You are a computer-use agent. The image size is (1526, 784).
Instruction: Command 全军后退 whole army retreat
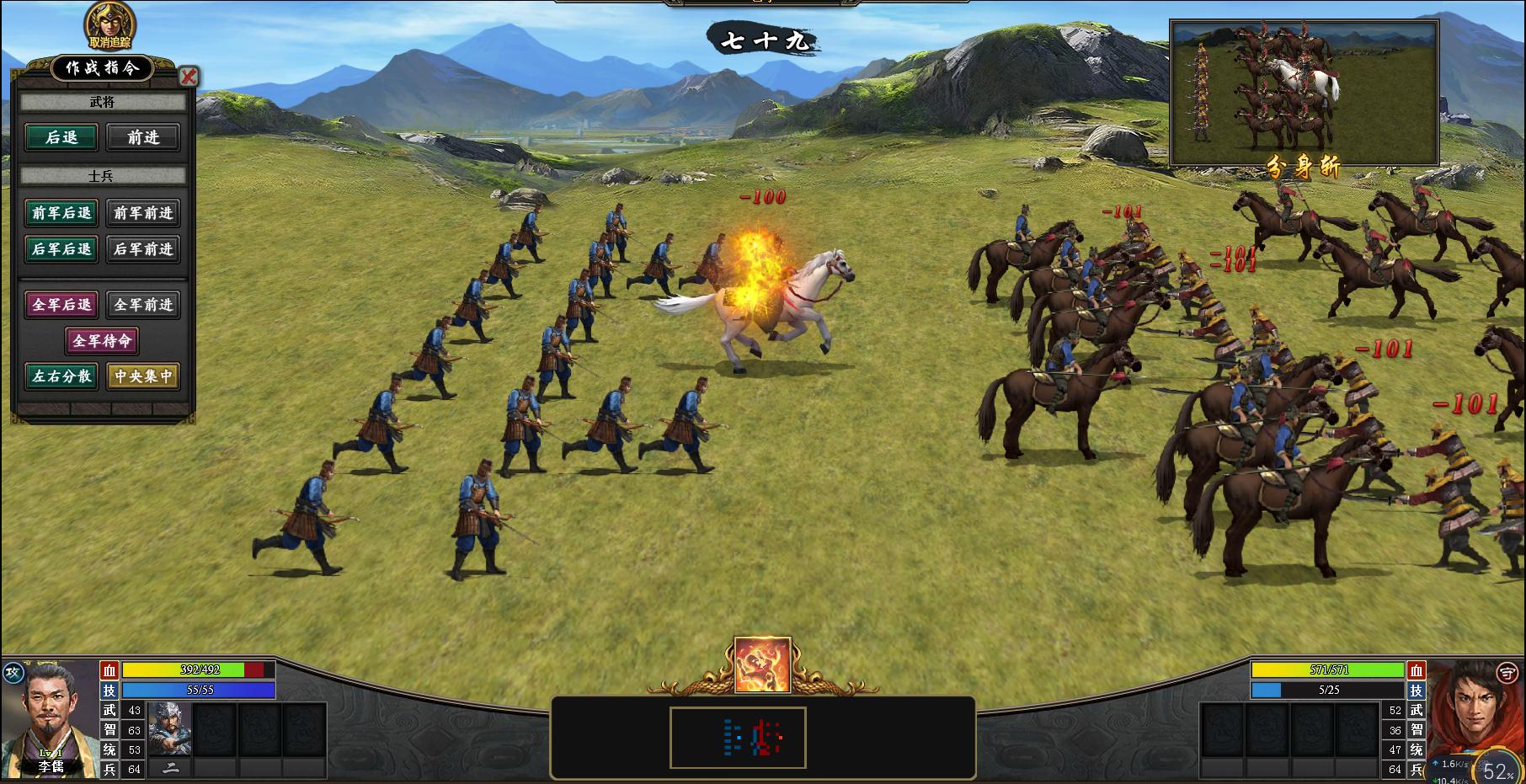(x=61, y=304)
